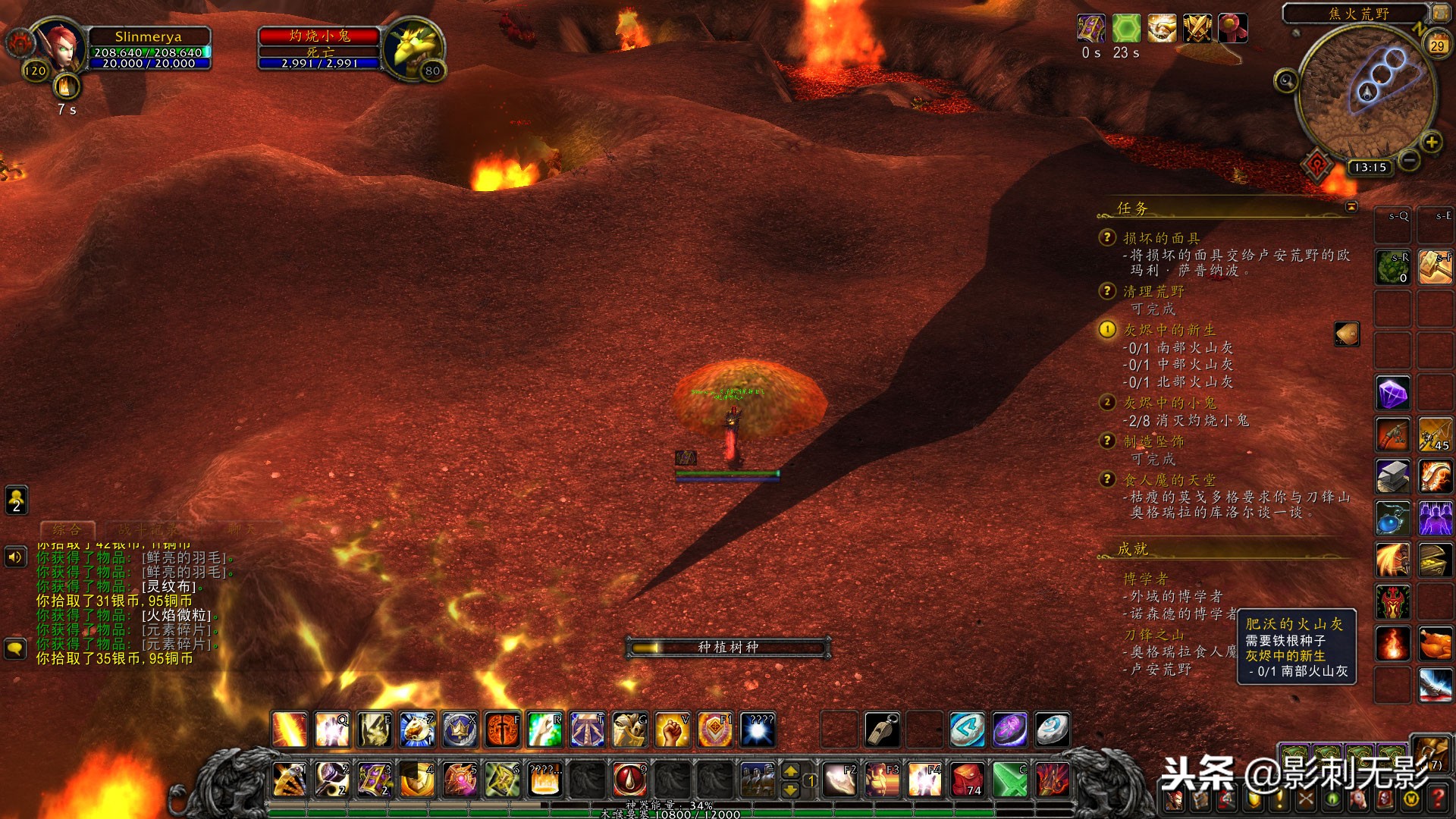This screenshot has width=1456, height=819.
Task: Click the circular minimap
Action: tap(1365, 89)
